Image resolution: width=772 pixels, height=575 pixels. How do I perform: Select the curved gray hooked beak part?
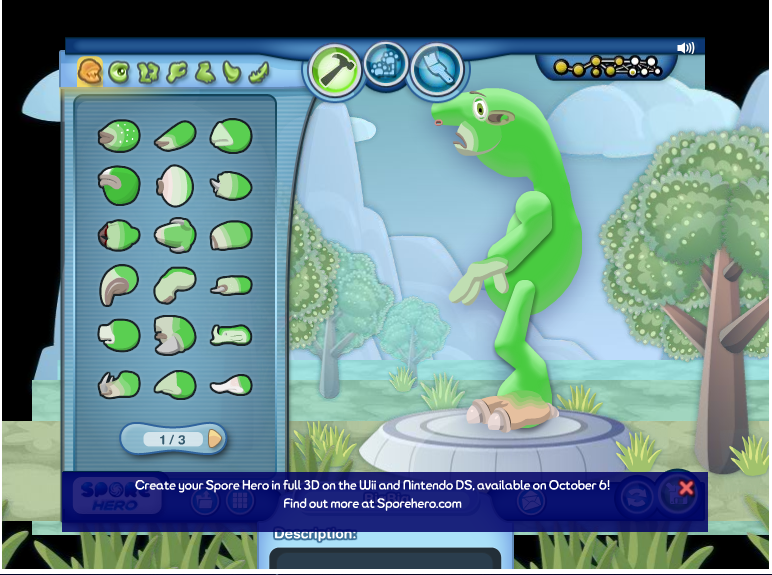click(x=118, y=286)
